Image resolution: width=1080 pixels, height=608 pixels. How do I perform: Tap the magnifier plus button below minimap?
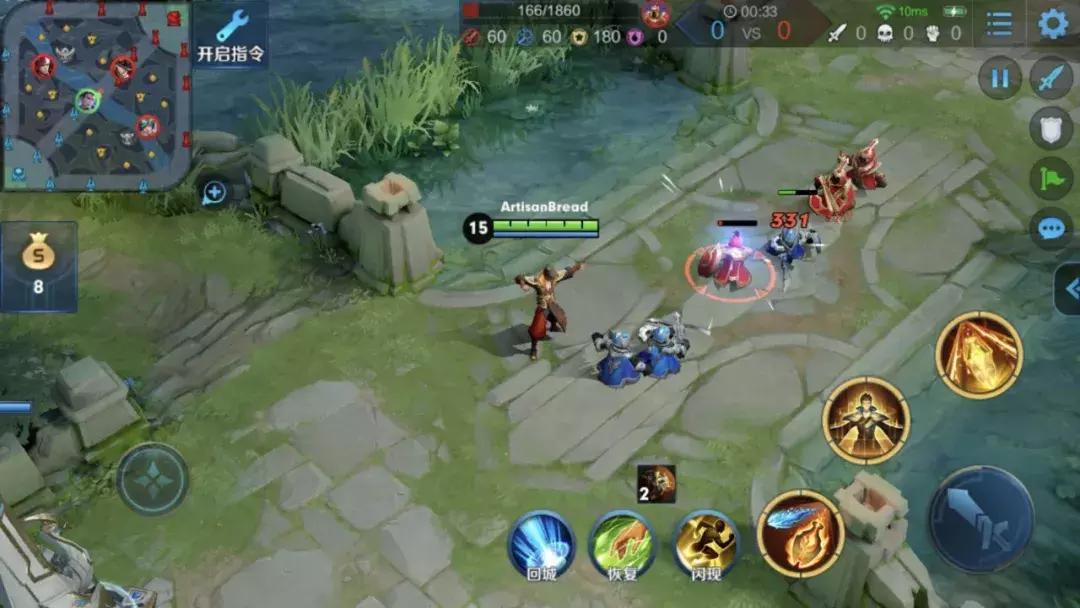pyautogui.click(x=214, y=193)
